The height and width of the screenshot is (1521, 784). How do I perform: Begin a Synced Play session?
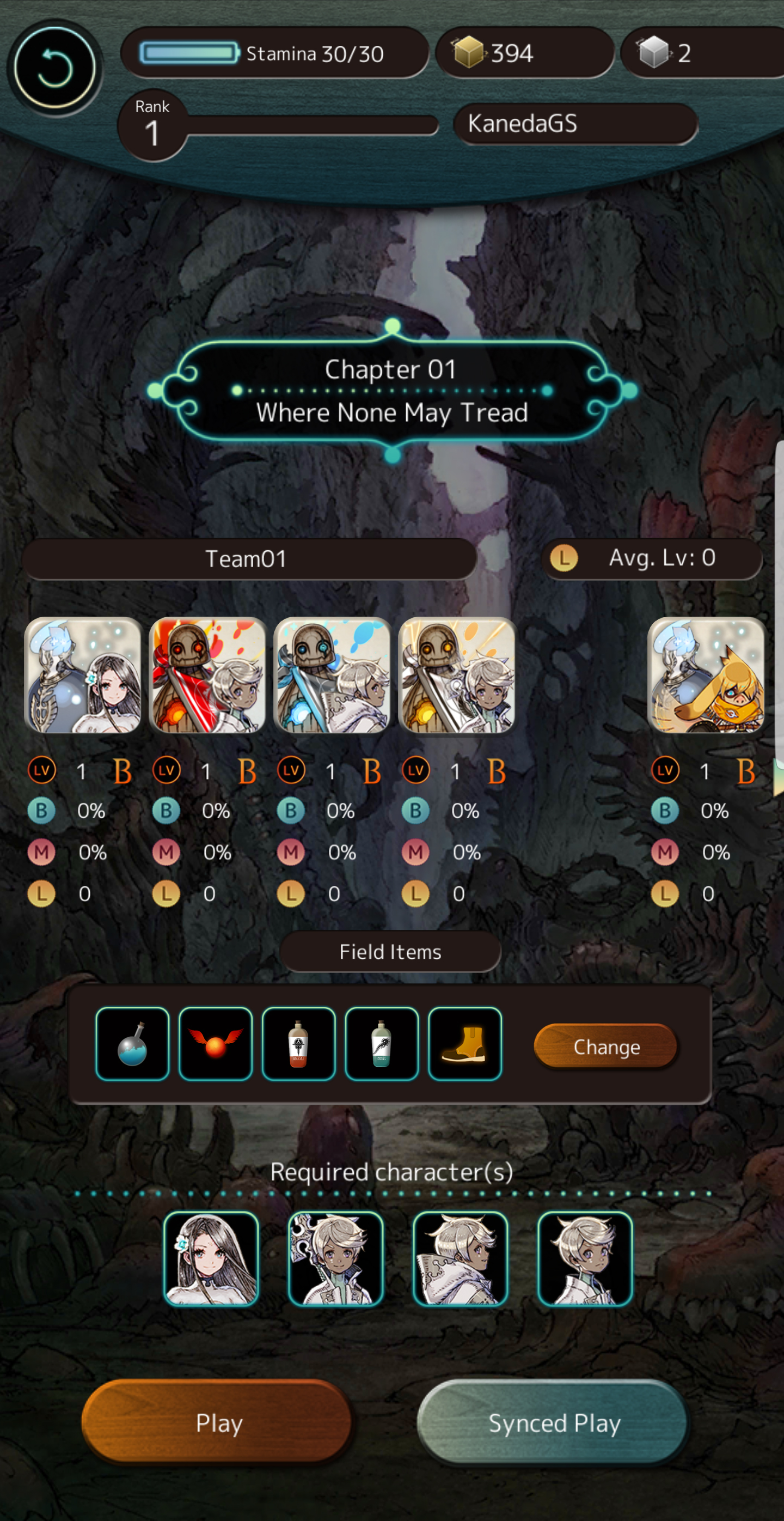(x=553, y=1422)
